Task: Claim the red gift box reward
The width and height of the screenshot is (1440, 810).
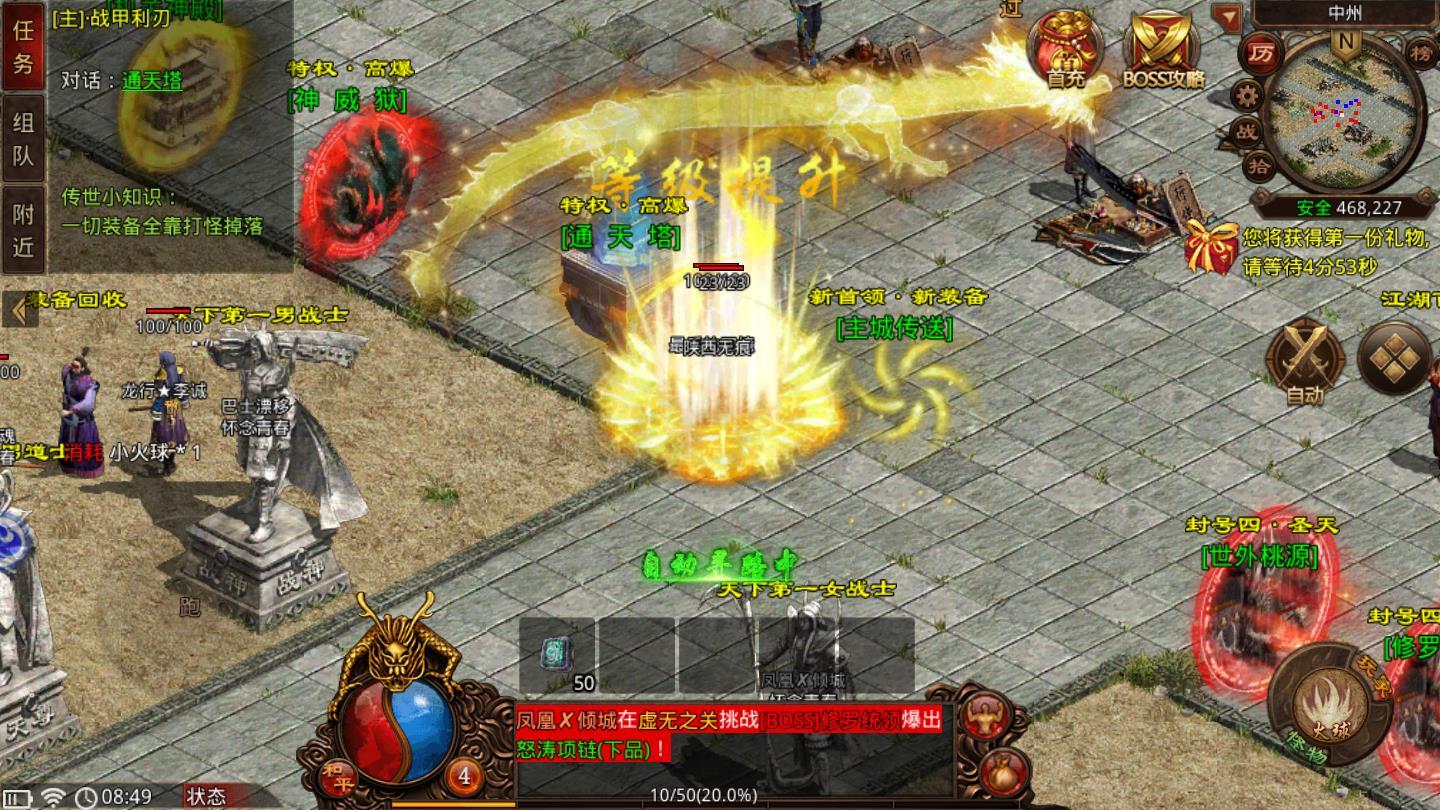Action: (x=1211, y=246)
